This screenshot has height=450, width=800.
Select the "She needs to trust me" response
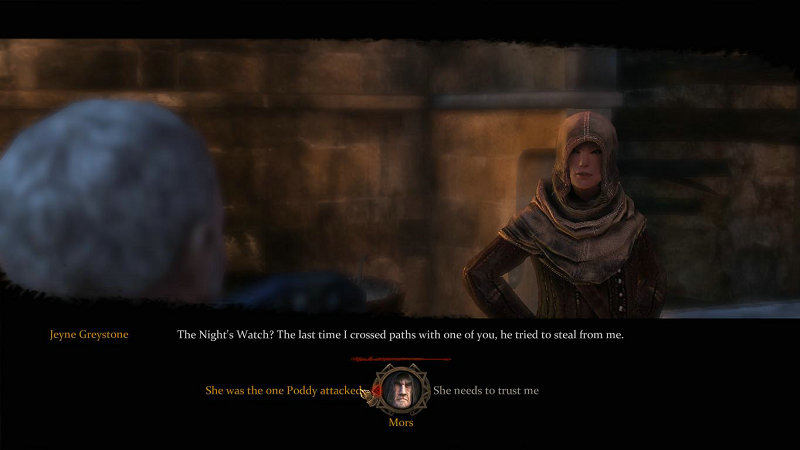(486, 390)
